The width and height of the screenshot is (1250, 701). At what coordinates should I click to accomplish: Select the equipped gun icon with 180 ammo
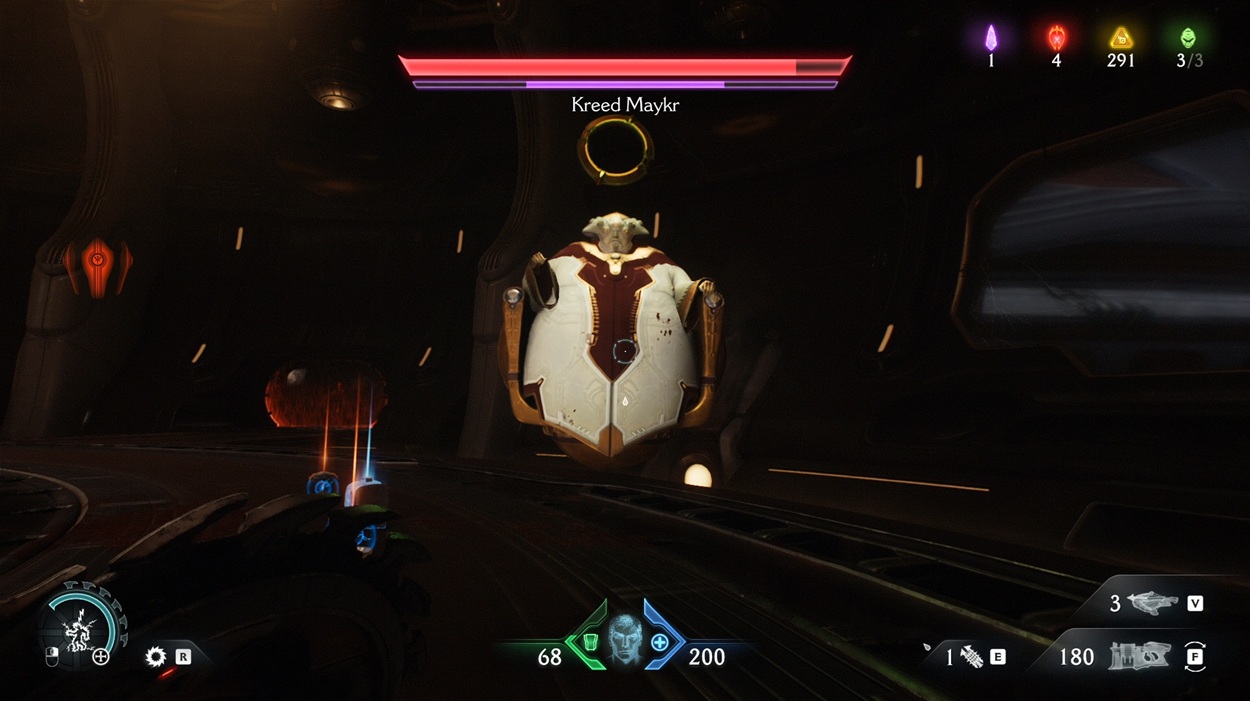[1139, 657]
